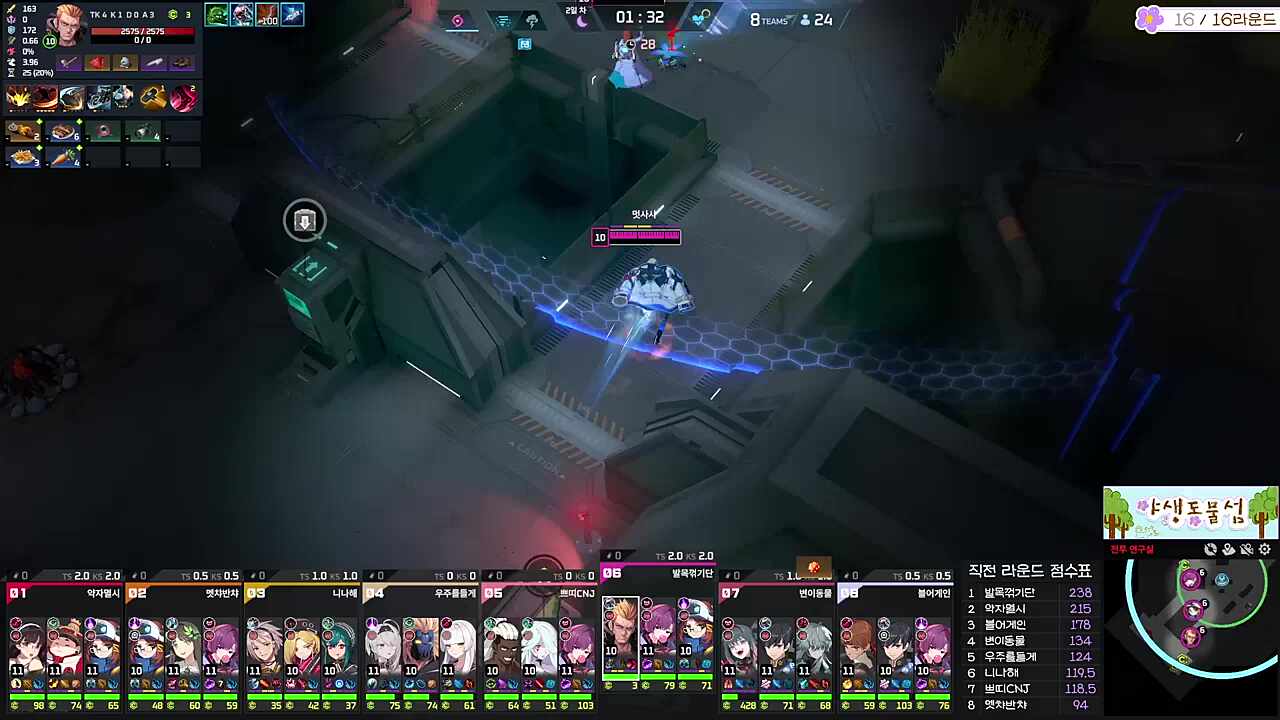Select team 03 니나해 panel header
The width and height of the screenshot is (1280, 720).
[302, 593]
